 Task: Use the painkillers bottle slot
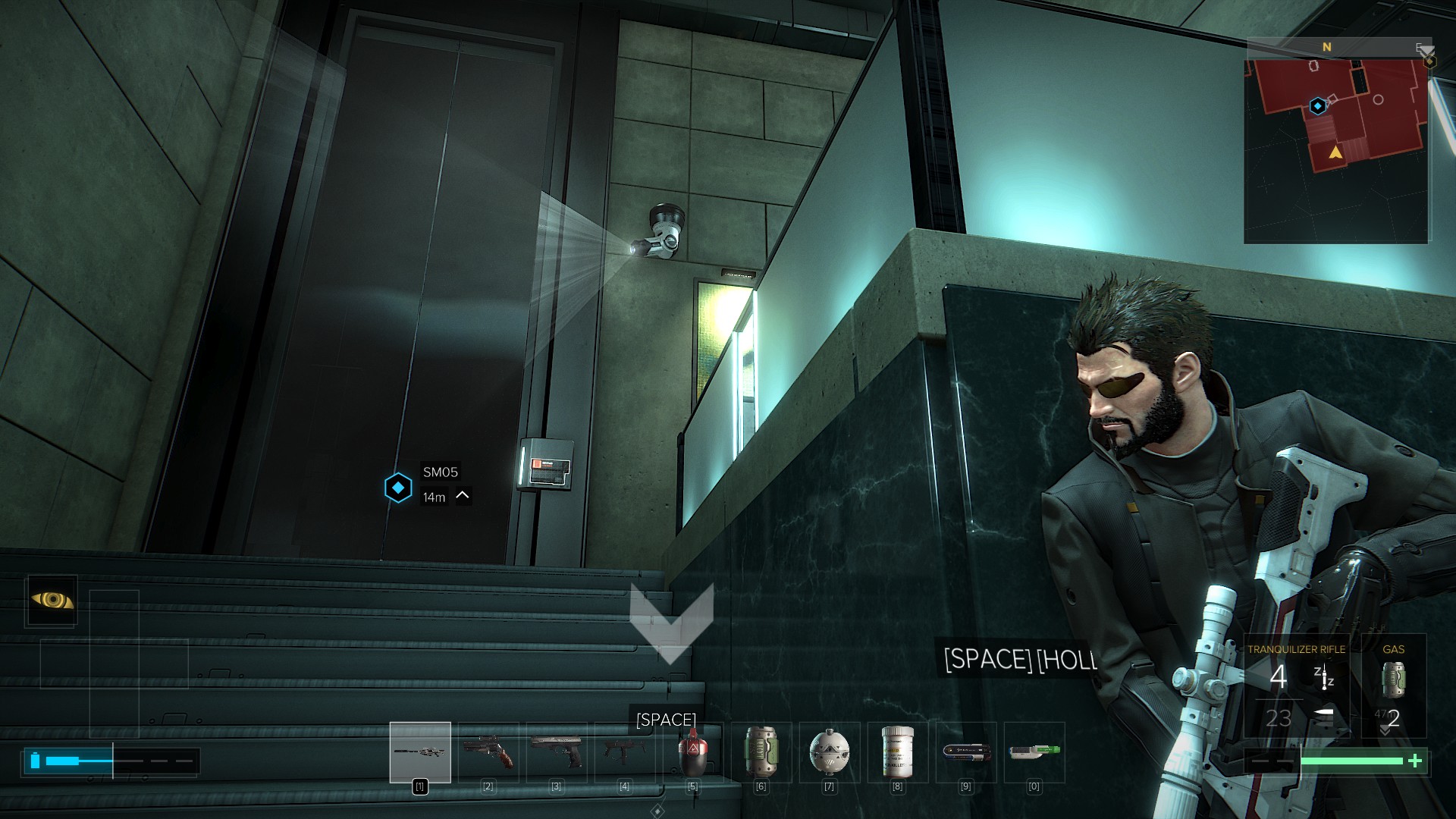pos(897,752)
